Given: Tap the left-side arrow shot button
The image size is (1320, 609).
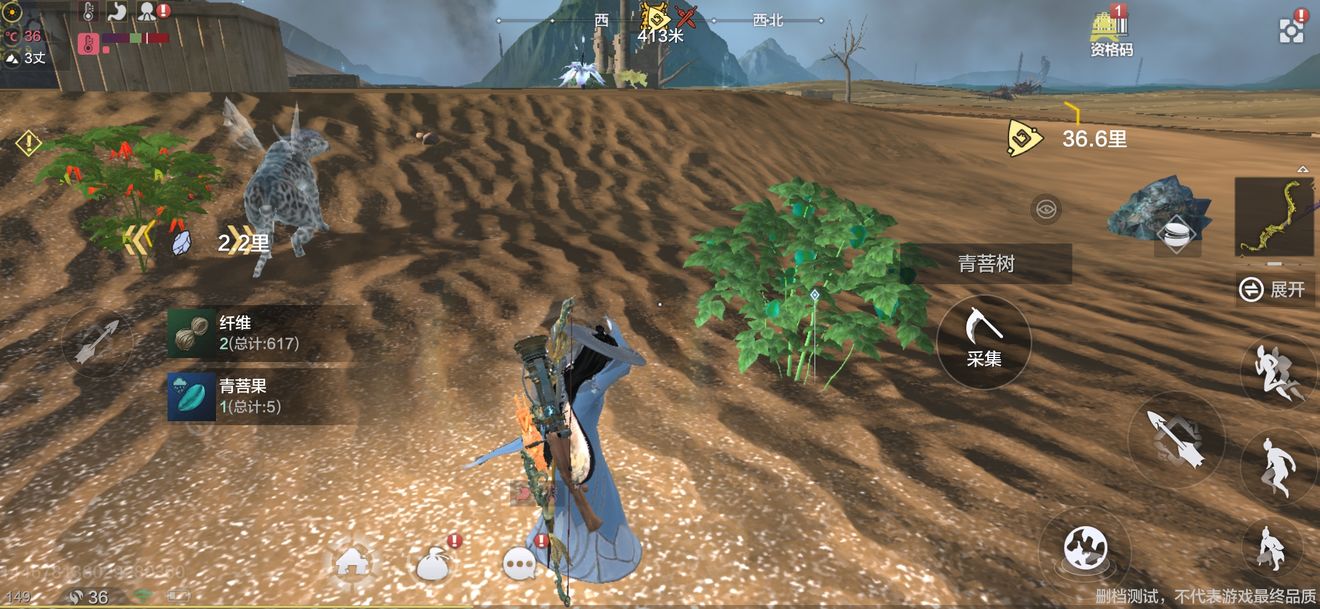Looking at the screenshot, I should pyautogui.click(x=97, y=342).
